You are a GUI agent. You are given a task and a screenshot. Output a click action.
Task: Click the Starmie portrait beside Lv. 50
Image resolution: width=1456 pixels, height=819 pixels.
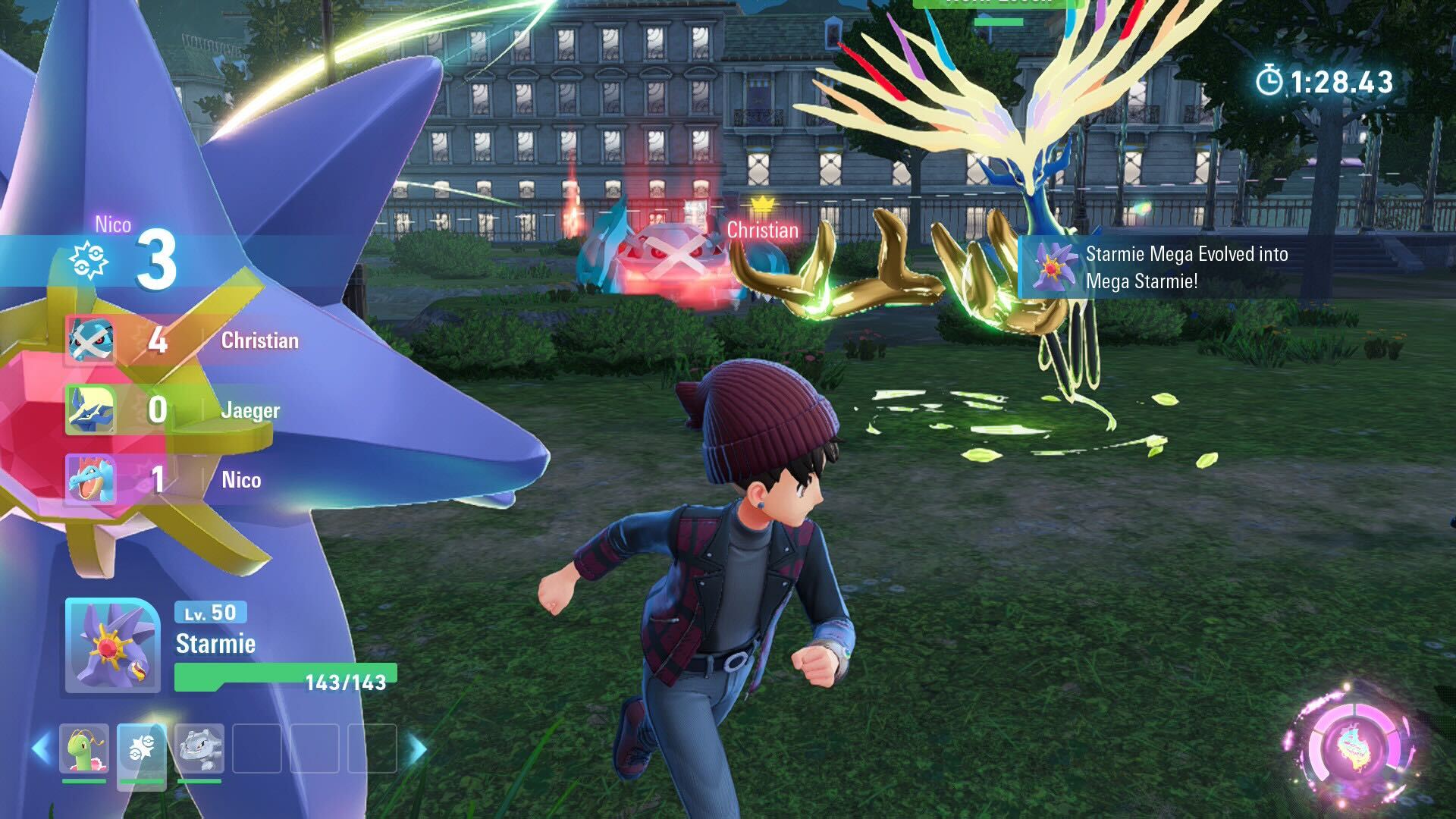pyautogui.click(x=112, y=645)
